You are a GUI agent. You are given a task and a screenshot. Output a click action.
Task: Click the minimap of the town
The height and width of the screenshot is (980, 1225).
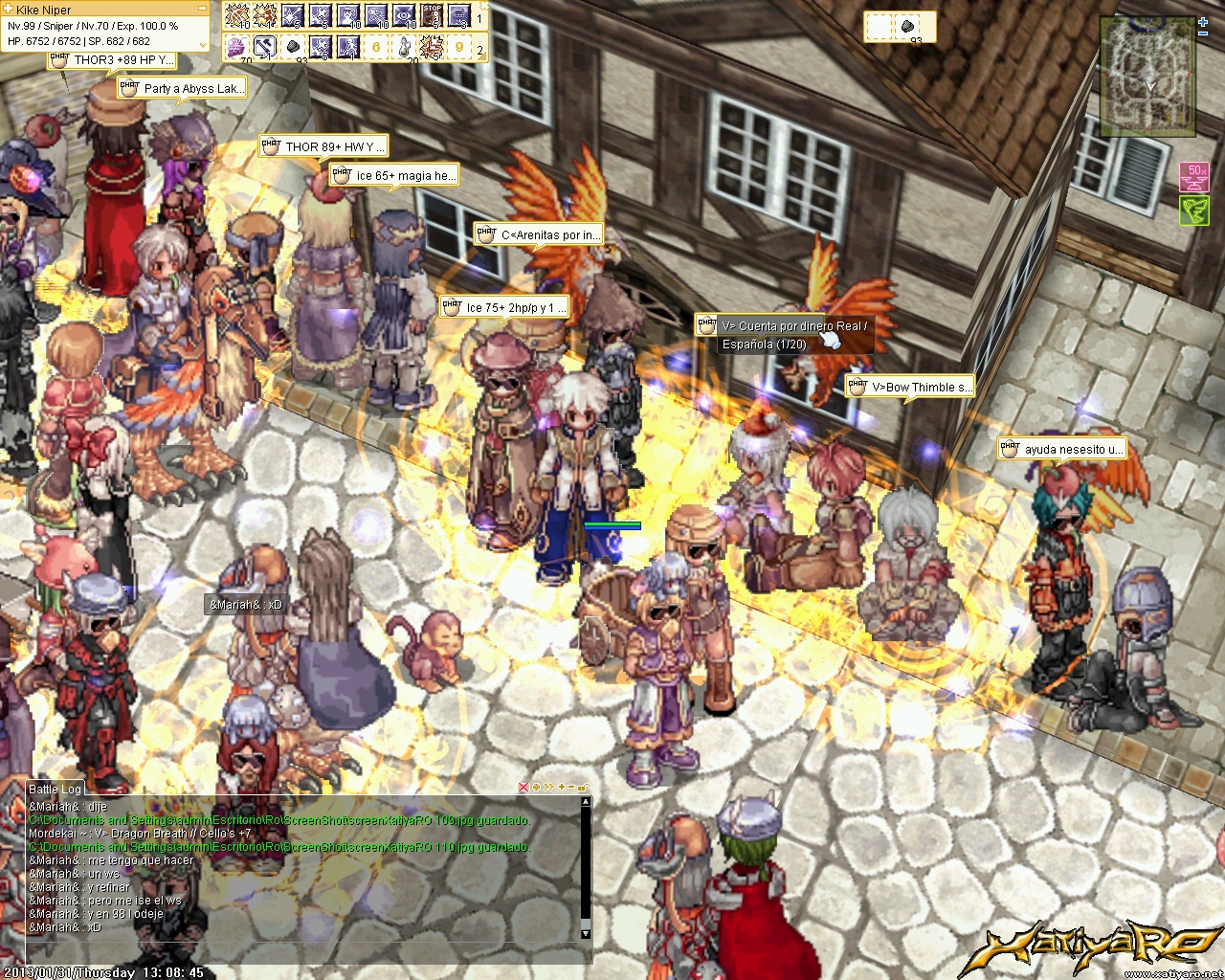tap(1147, 77)
